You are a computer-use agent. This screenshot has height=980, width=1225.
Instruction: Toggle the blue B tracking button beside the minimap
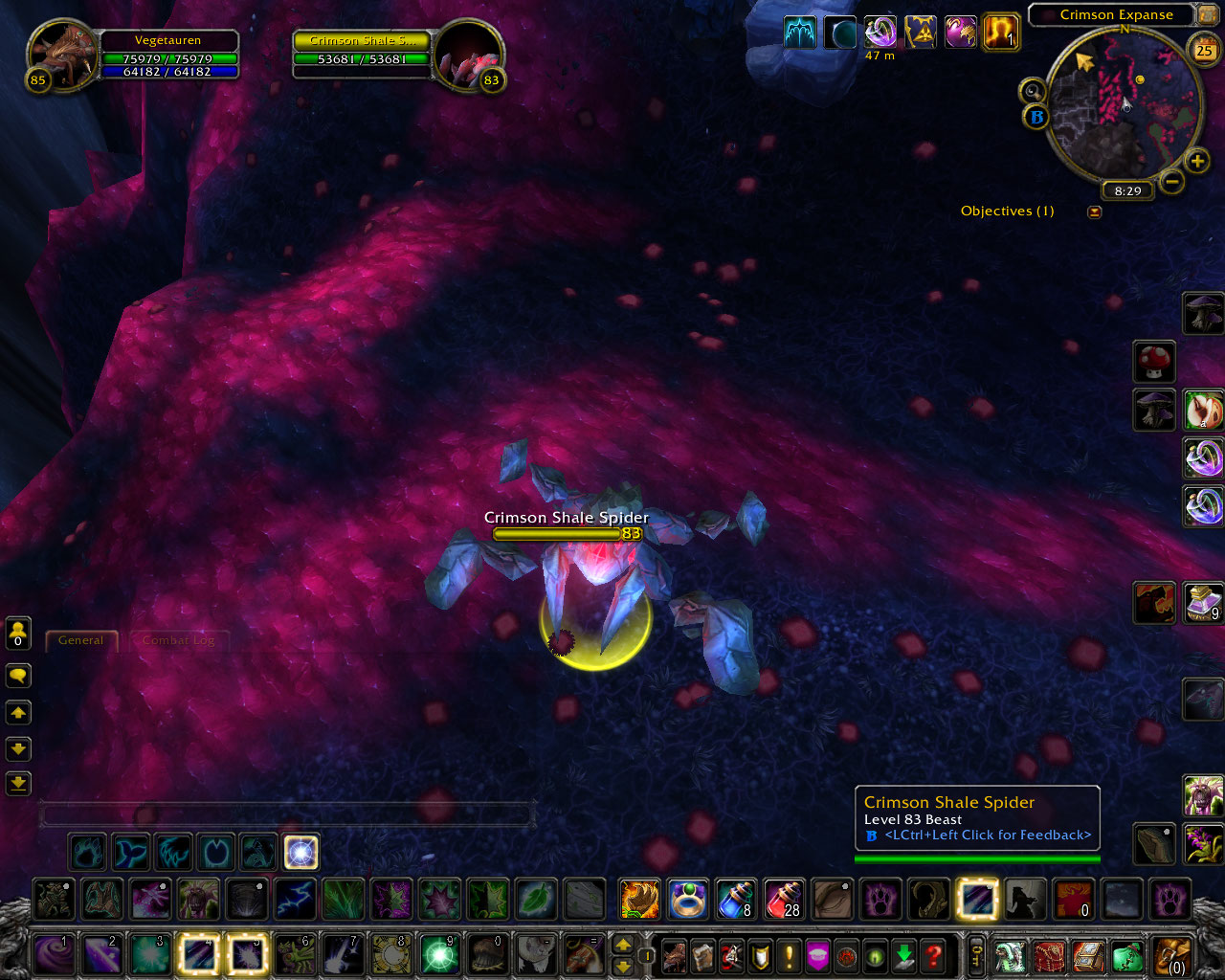click(1036, 117)
